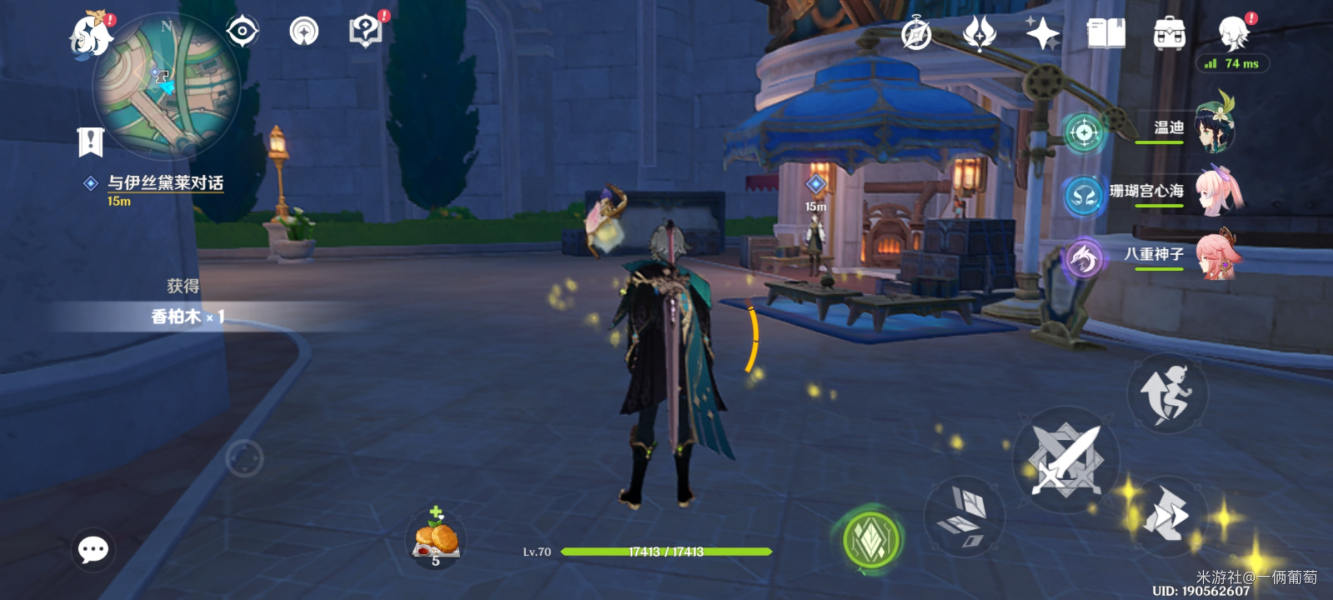Open the quest exclamation mark icon

coord(91,141)
